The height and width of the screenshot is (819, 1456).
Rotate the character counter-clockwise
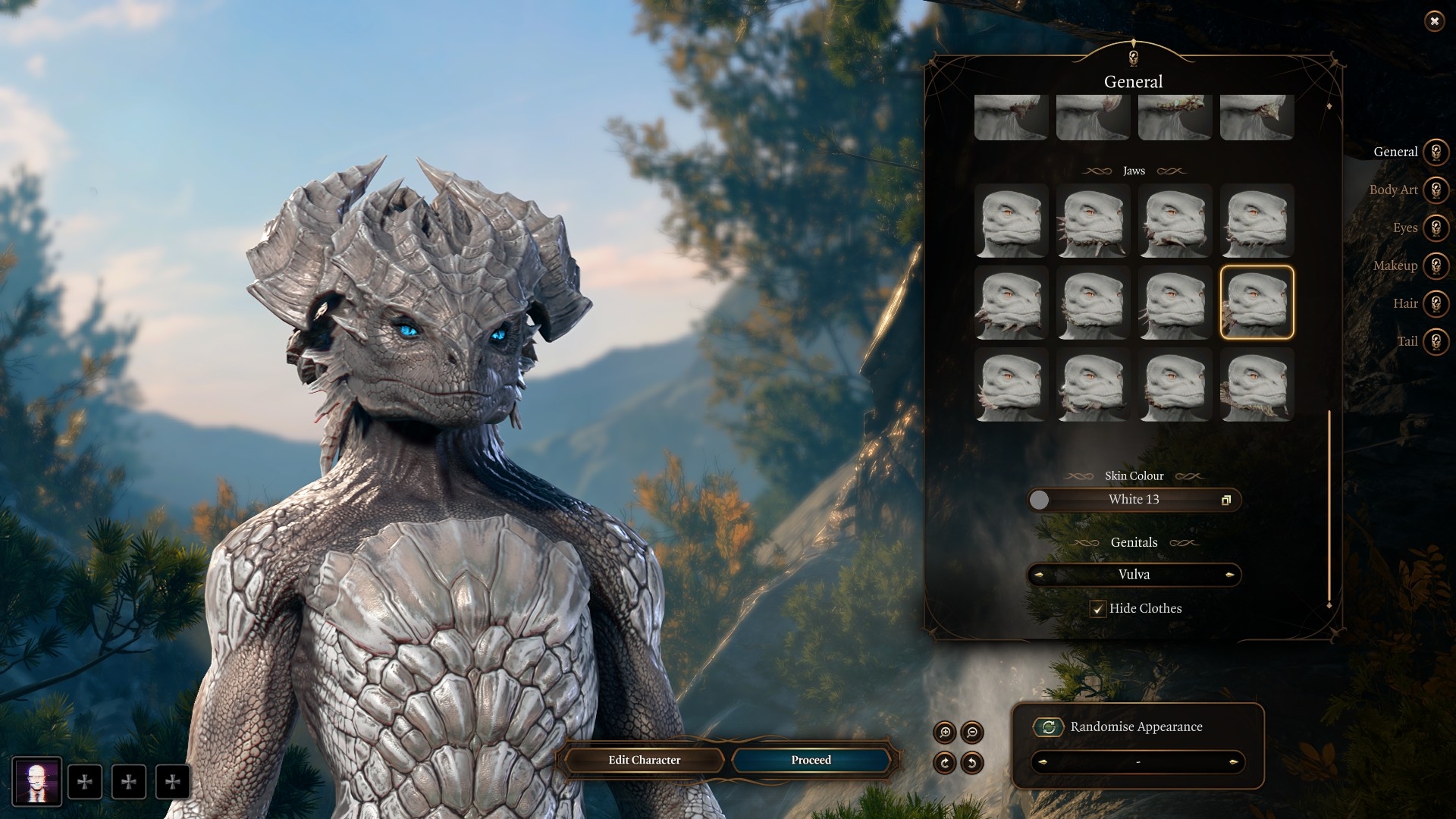[x=972, y=763]
